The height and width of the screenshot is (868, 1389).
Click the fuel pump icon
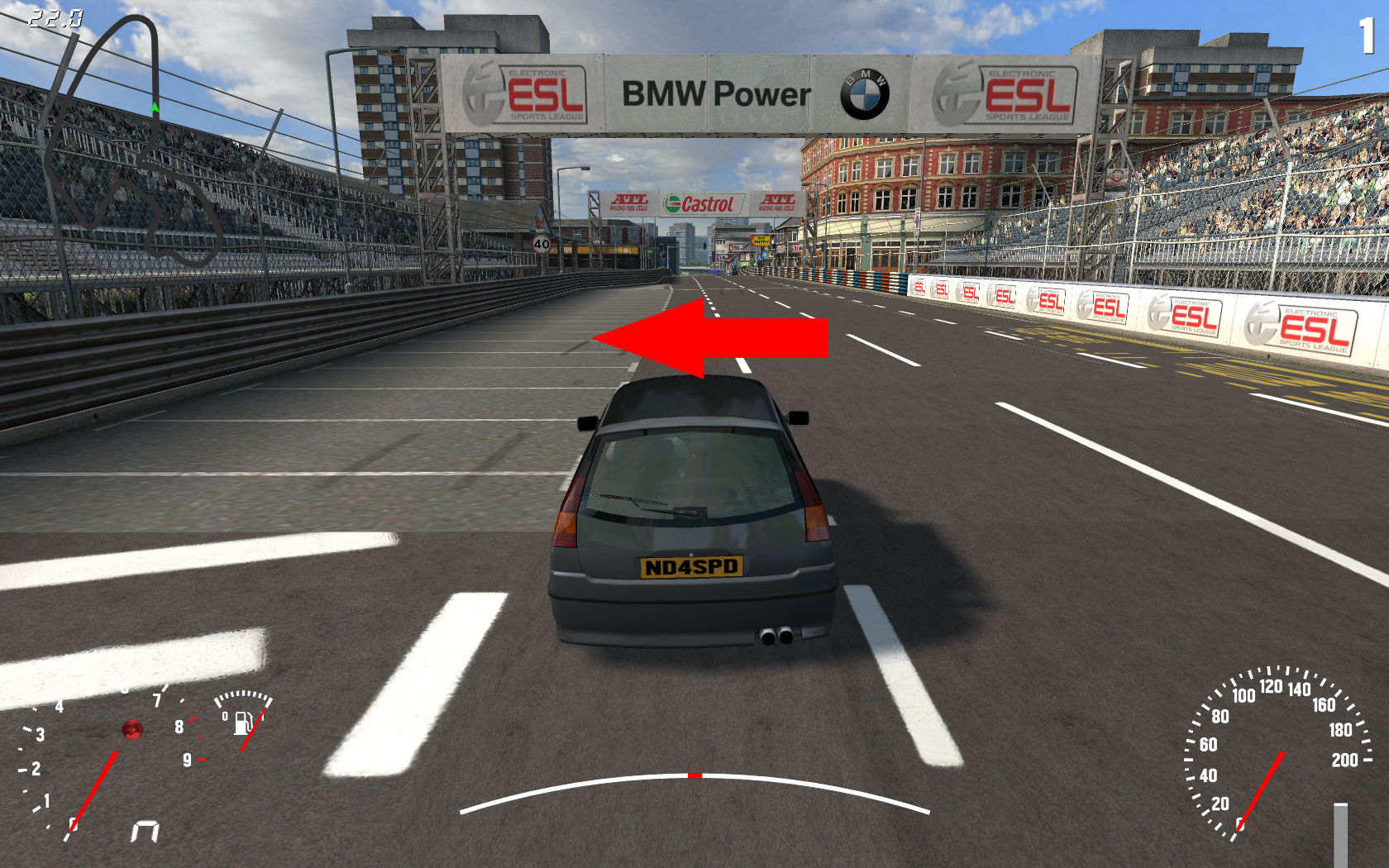coord(242,723)
